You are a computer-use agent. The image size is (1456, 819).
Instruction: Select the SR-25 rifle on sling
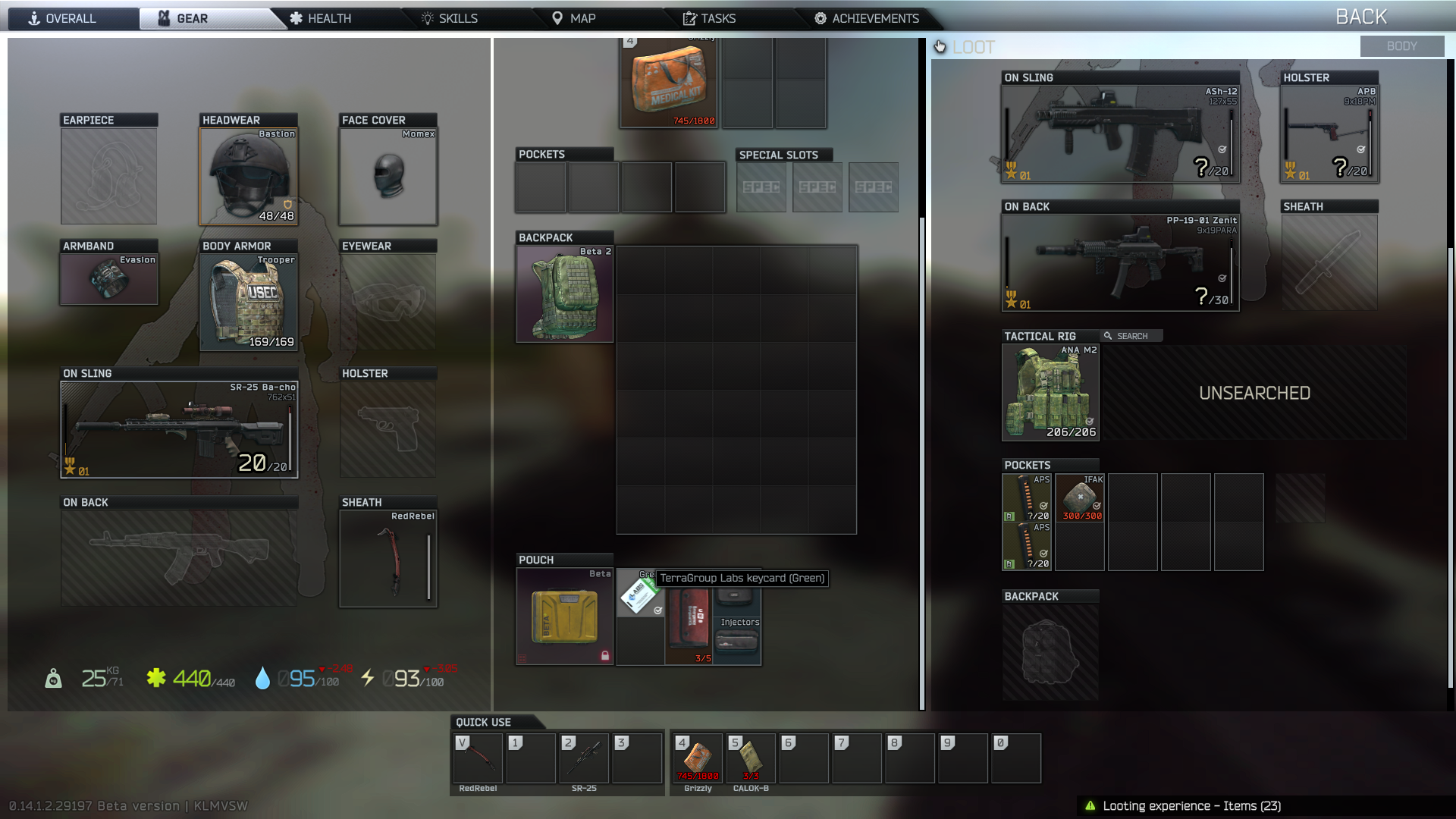pyautogui.click(x=179, y=430)
